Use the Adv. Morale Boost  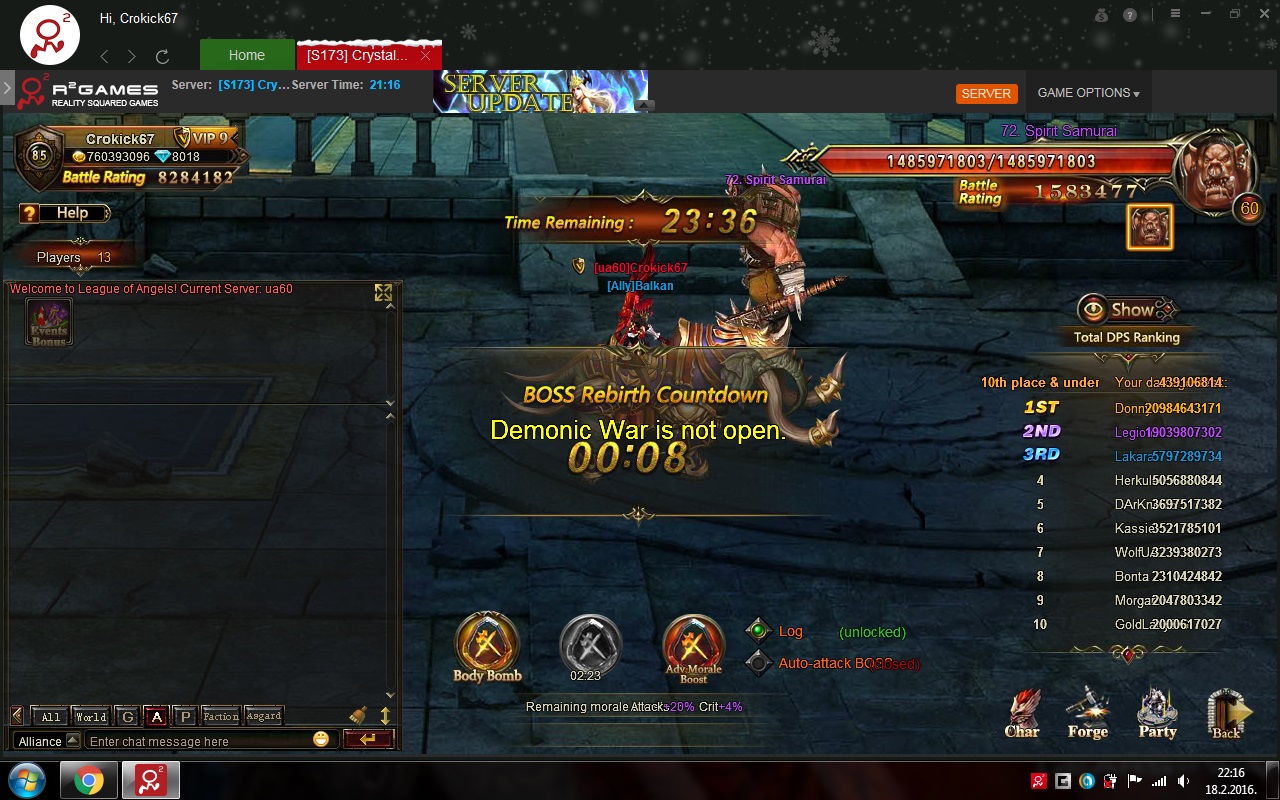693,644
